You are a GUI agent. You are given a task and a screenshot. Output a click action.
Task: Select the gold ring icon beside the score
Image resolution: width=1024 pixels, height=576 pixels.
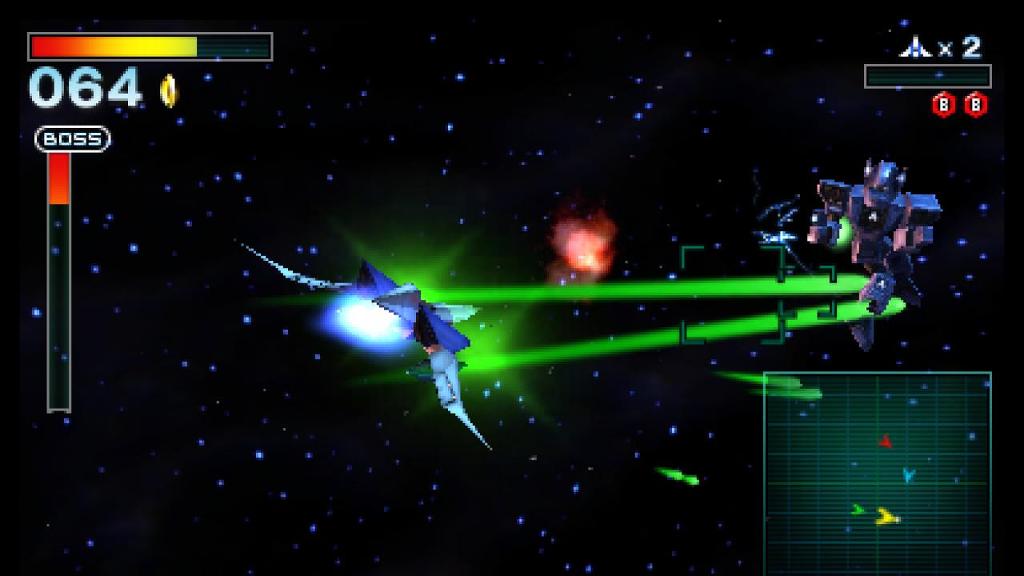(x=168, y=91)
